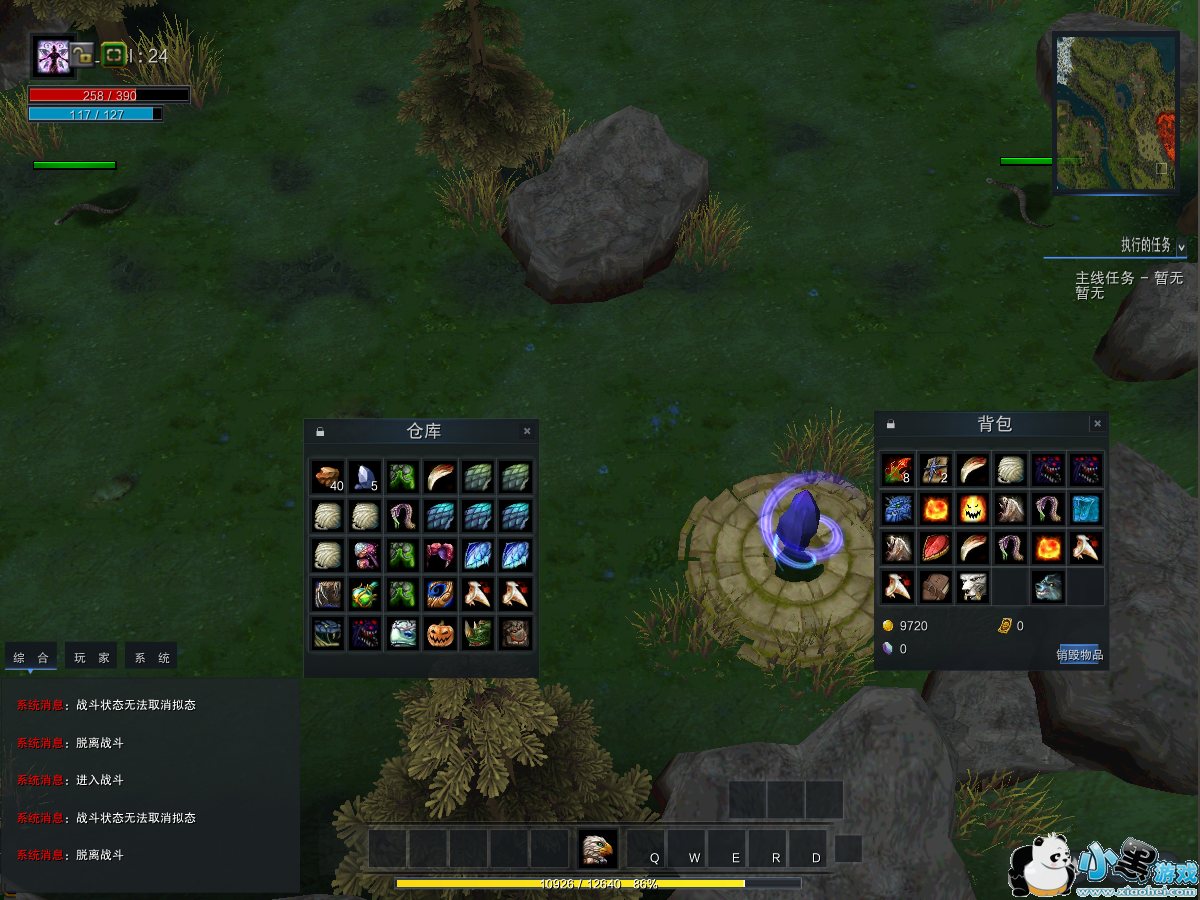1200x900 pixels.
Task: Select the backpack item stack of 8
Action: (x=897, y=470)
